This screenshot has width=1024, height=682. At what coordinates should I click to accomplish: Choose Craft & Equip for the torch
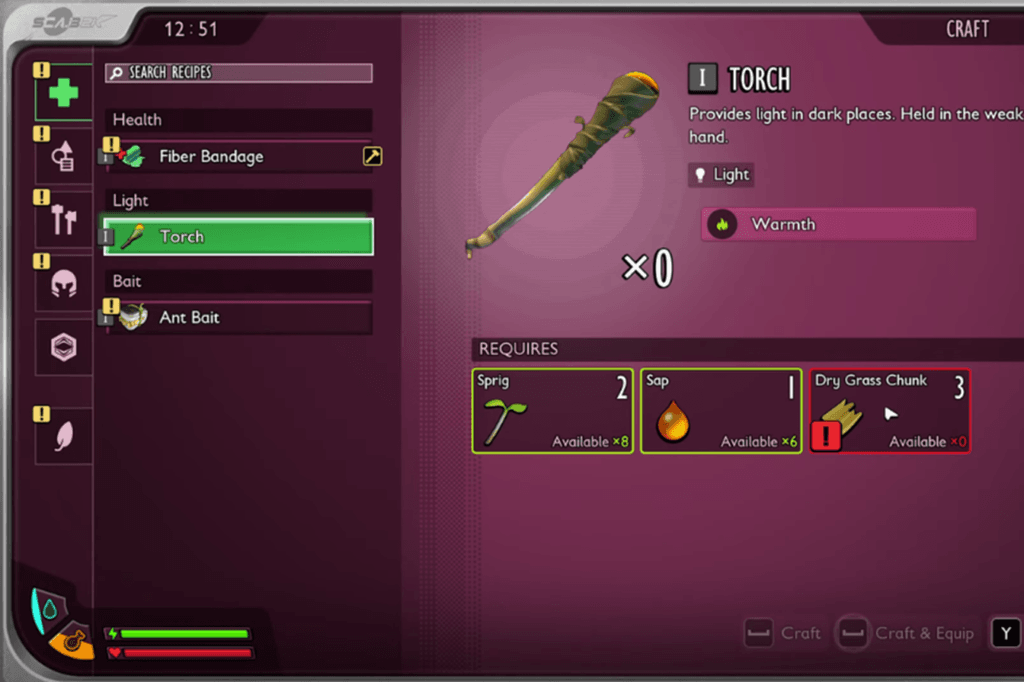tap(906, 633)
